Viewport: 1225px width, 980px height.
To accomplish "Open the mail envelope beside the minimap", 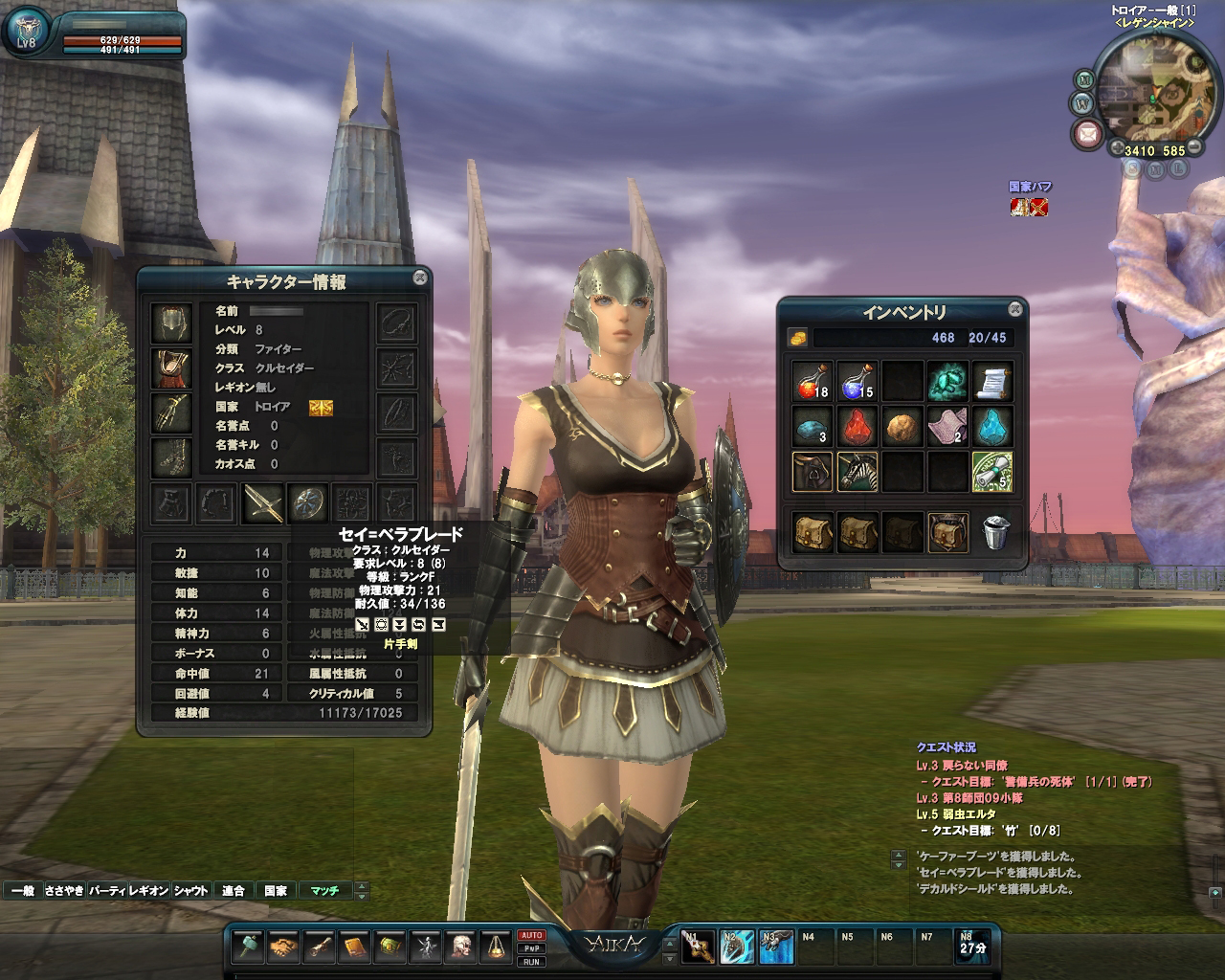I will [x=1087, y=133].
